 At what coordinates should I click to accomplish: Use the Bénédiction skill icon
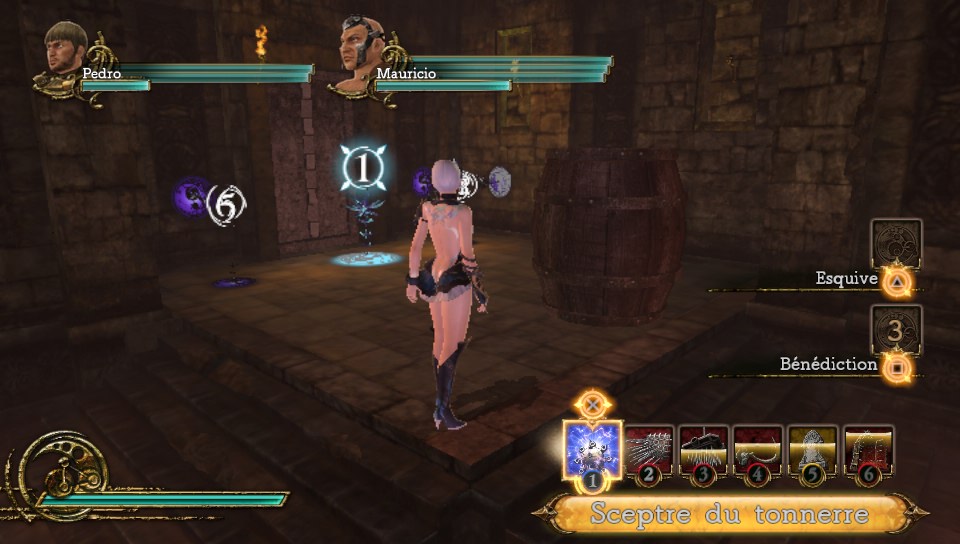896,330
